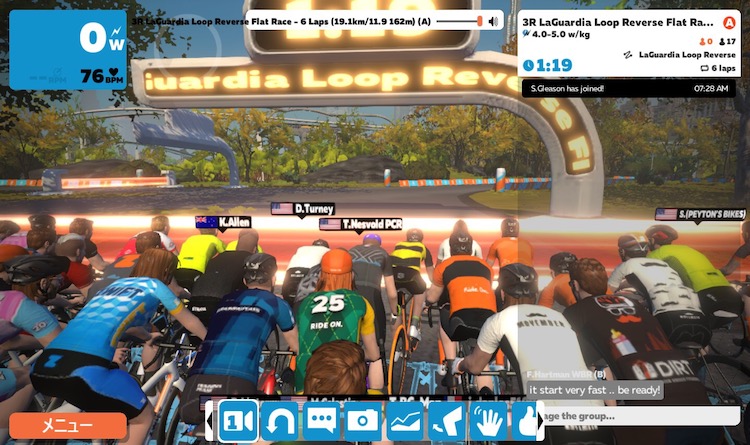Toggle the speaker mute icon

[x=493, y=20]
